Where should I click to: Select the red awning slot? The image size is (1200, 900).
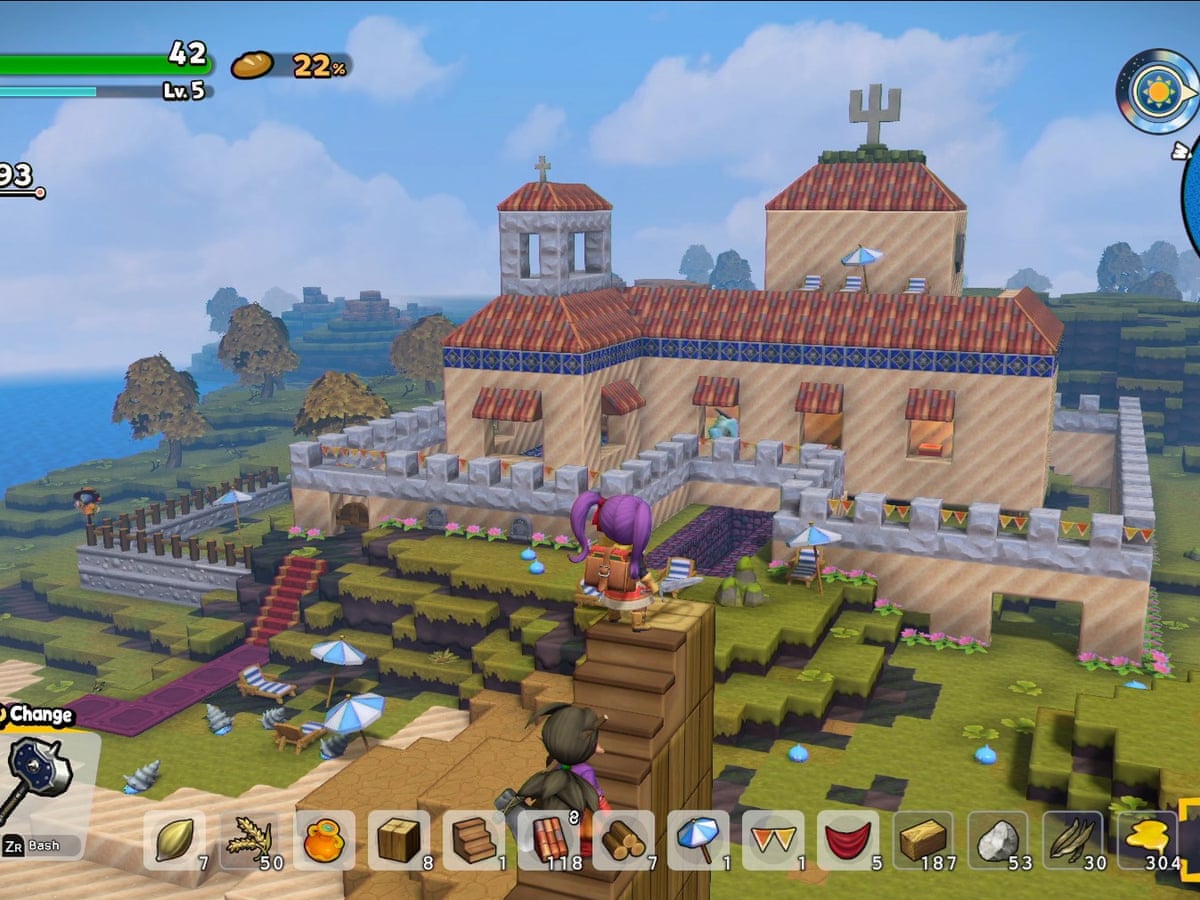pyautogui.click(x=848, y=840)
